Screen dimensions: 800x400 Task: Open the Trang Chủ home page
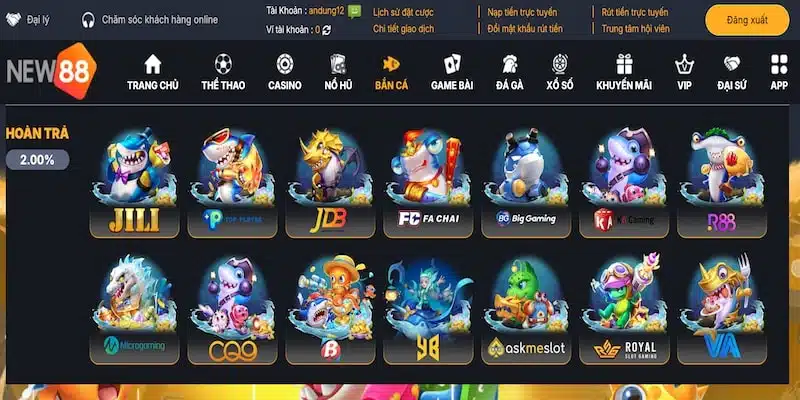[152, 73]
